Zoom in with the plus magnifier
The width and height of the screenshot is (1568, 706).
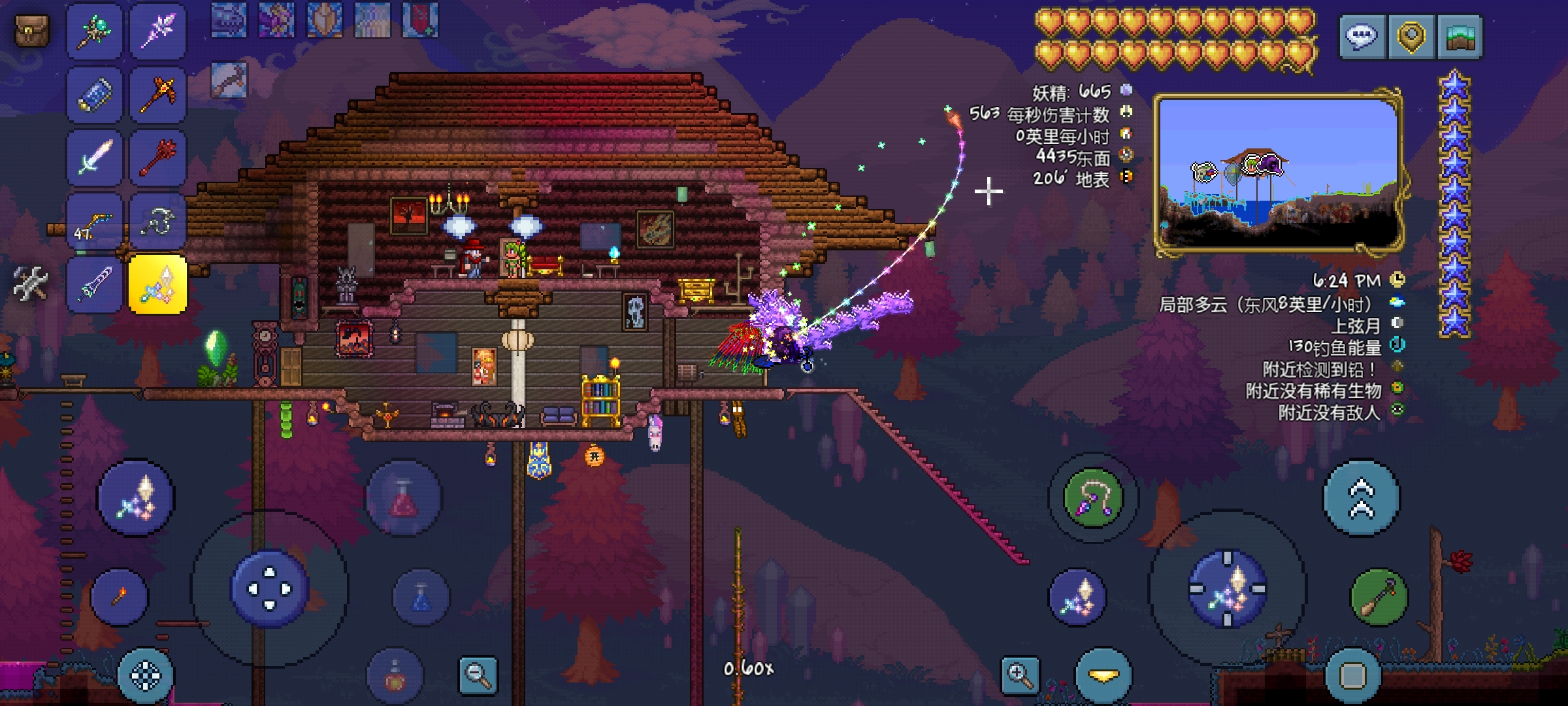click(1021, 675)
